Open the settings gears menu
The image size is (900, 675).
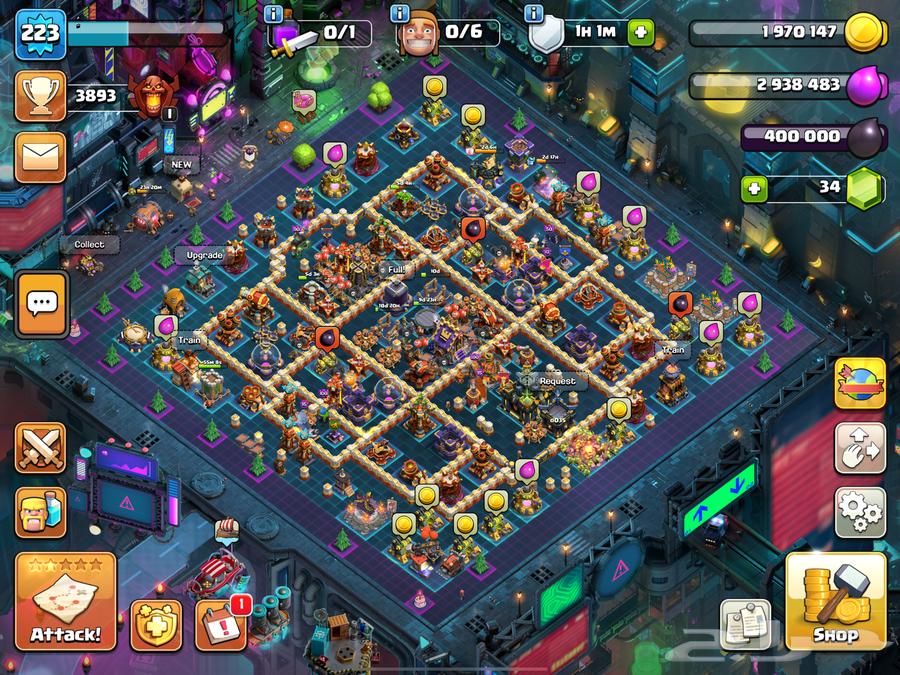[x=860, y=512]
